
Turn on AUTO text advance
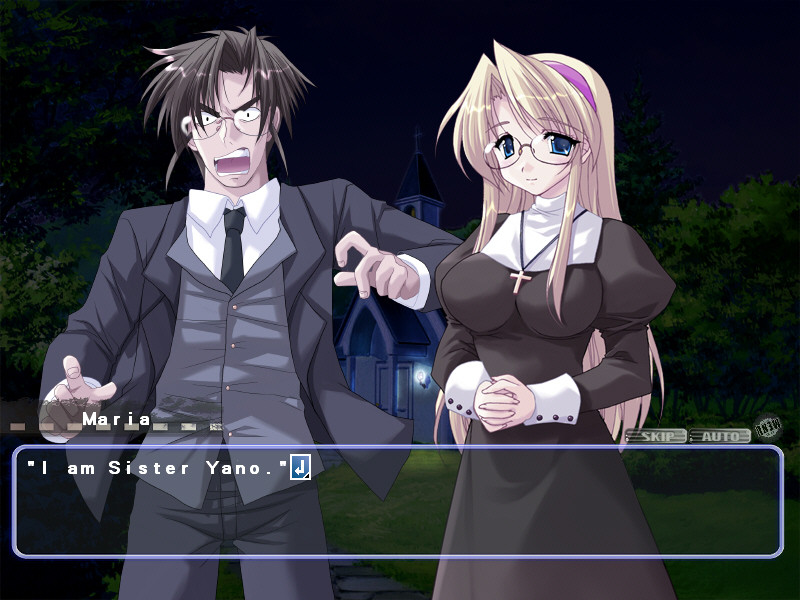(x=720, y=436)
